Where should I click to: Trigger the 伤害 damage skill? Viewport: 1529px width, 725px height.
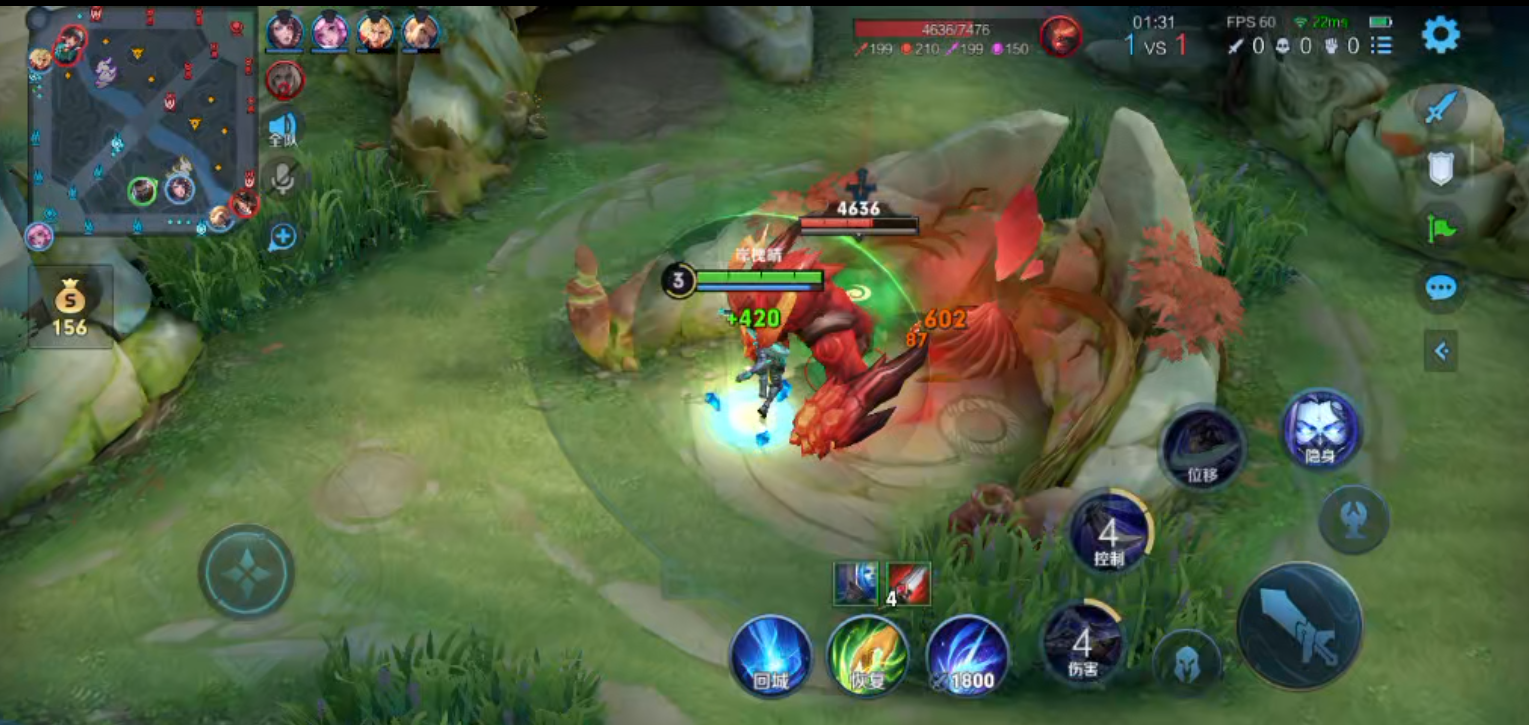point(1082,642)
